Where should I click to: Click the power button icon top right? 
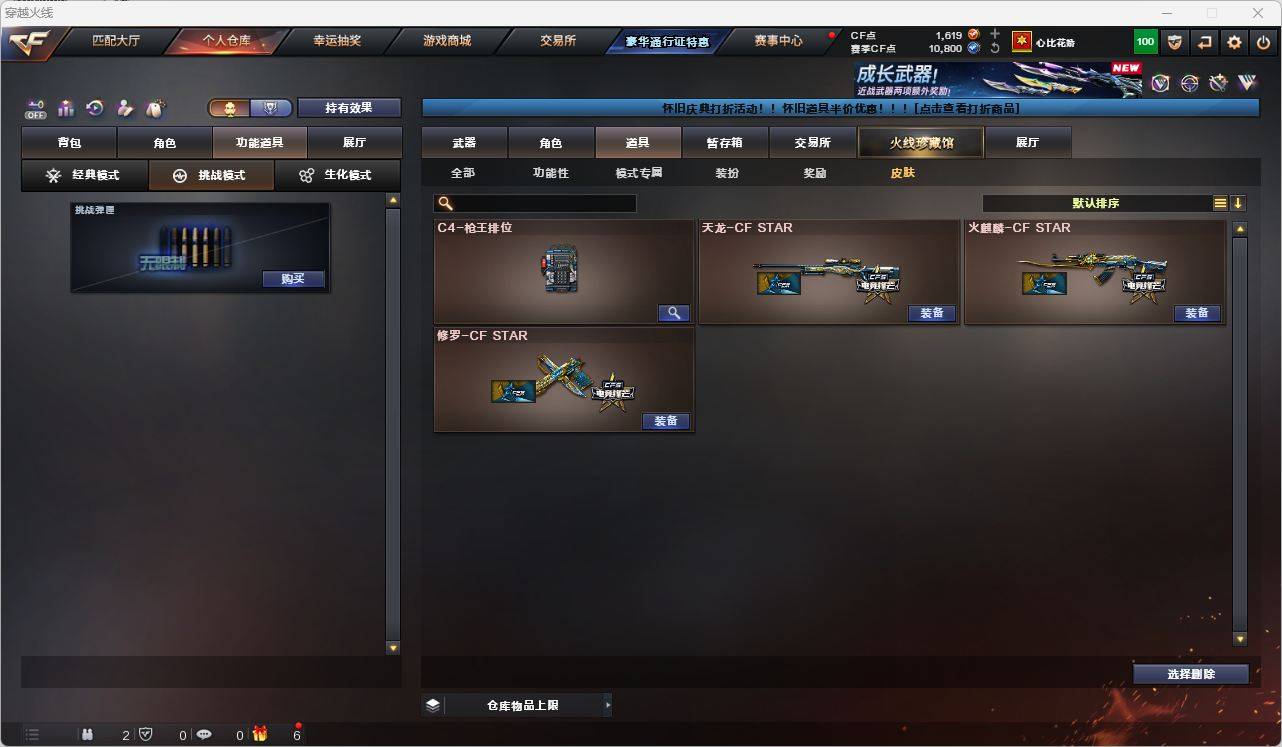pyautogui.click(x=1263, y=42)
